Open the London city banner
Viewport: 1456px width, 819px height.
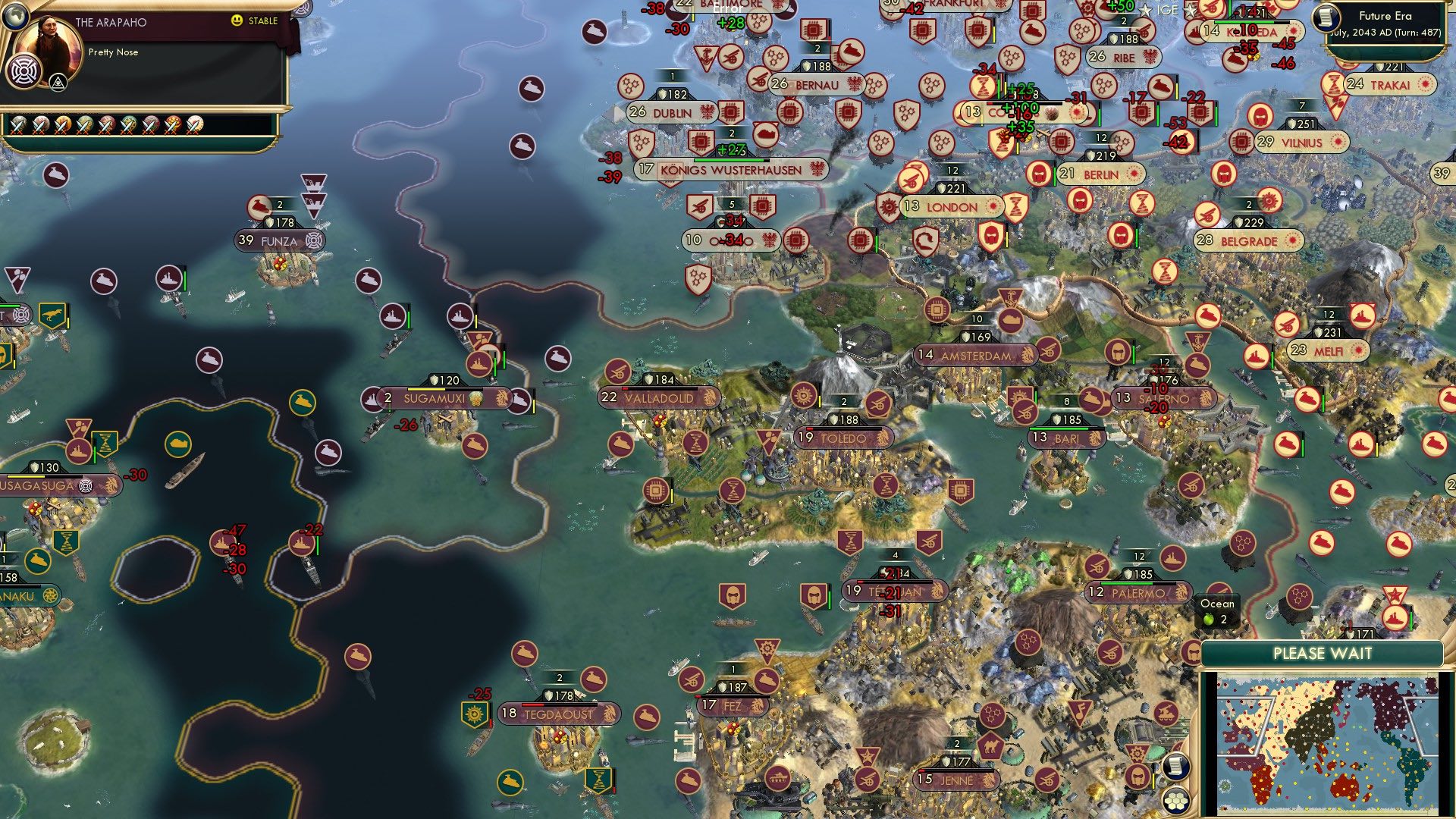tap(950, 207)
